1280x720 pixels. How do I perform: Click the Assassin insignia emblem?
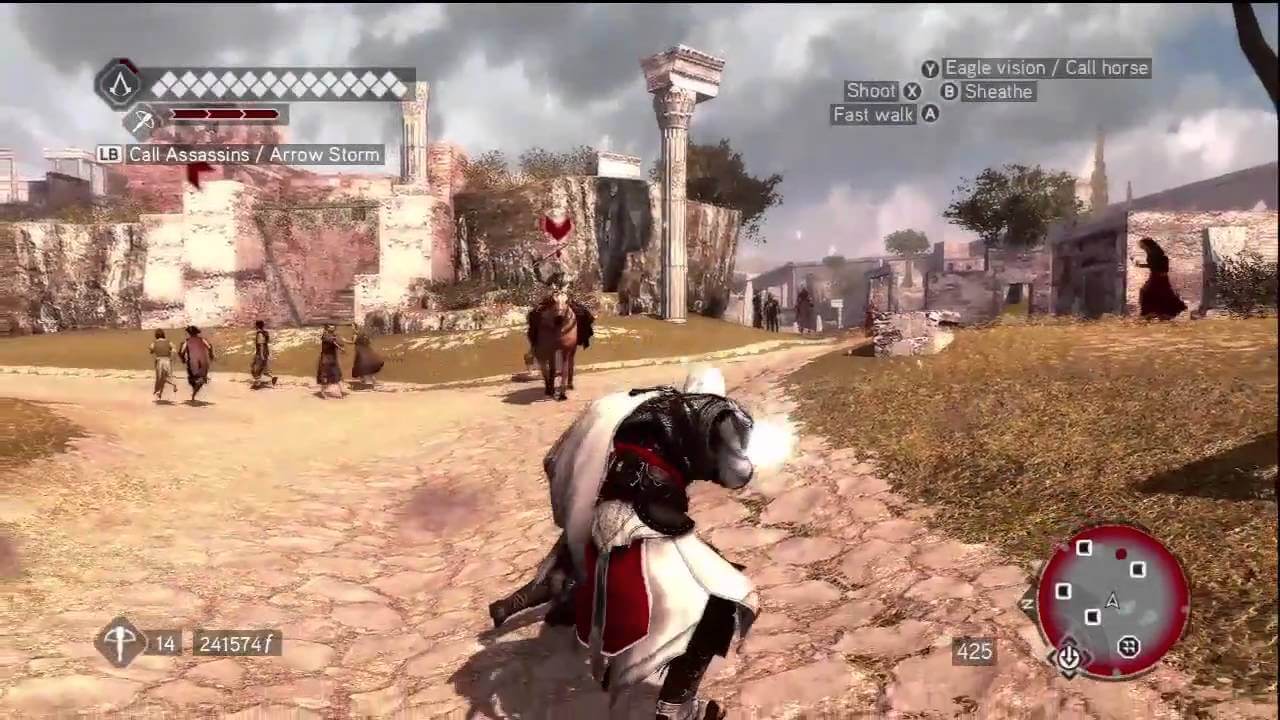click(x=119, y=84)
